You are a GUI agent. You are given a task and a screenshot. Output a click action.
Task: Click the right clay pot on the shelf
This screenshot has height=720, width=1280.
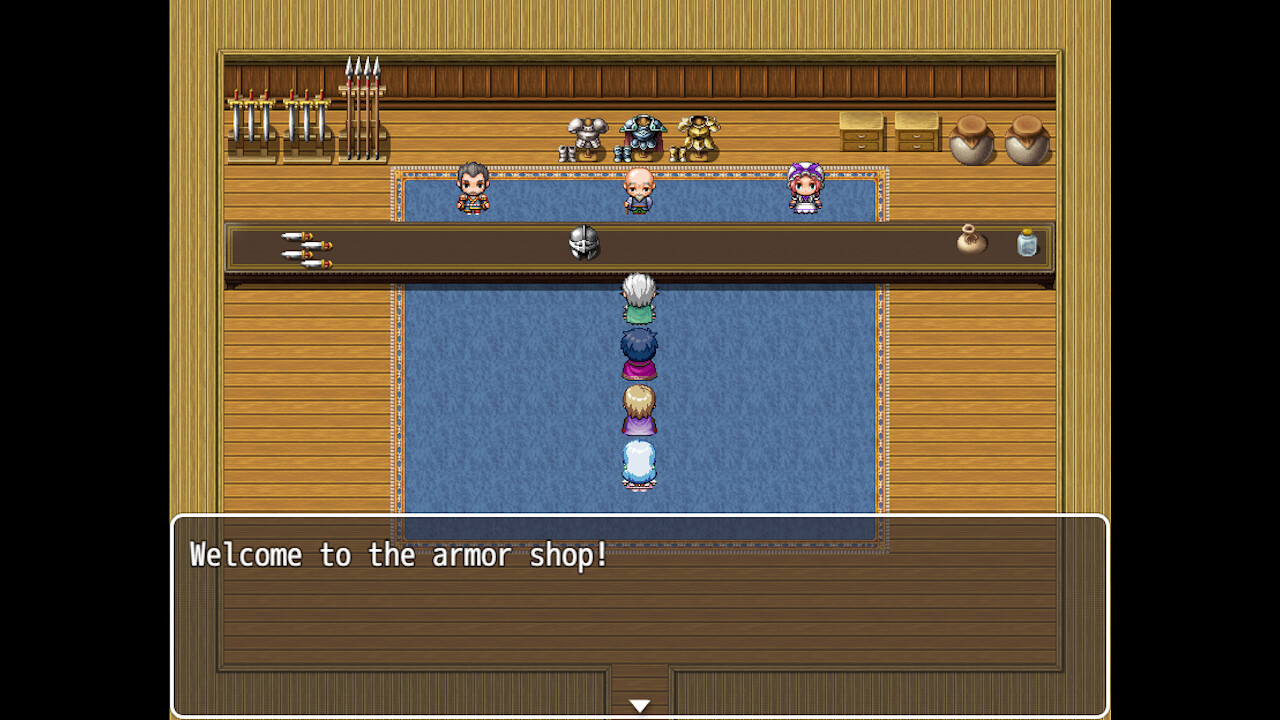[1030, 140]
